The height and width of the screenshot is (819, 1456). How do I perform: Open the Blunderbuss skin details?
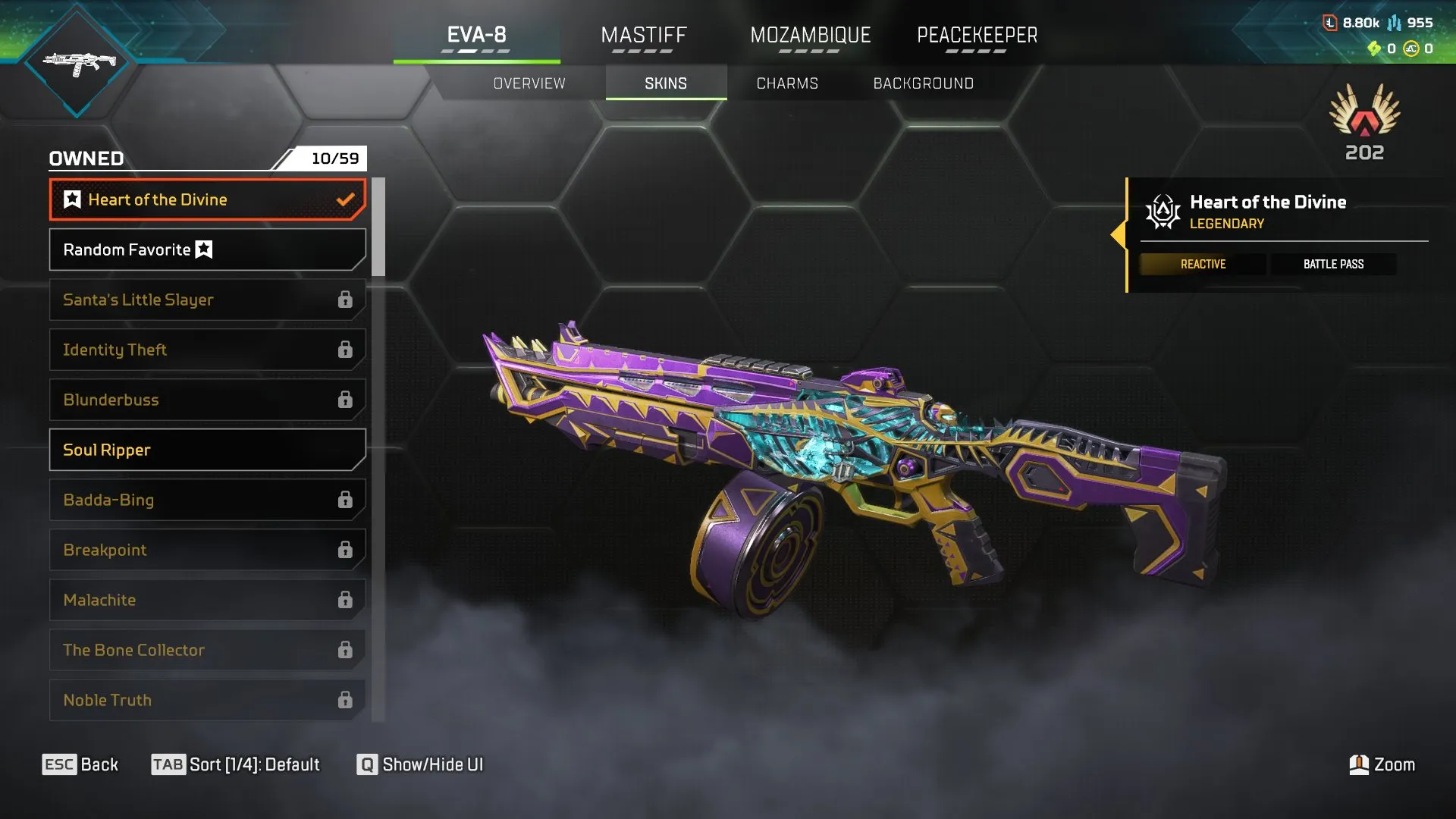tap(206, 400)
